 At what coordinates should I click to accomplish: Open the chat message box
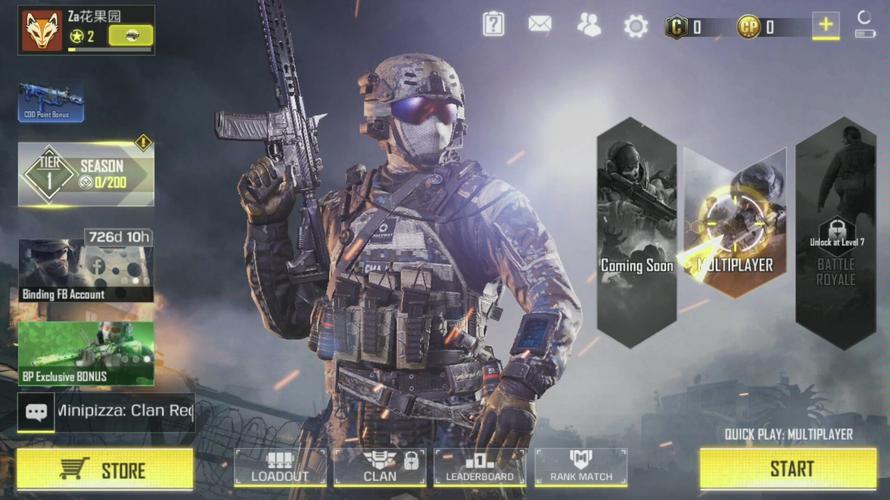coord(106,411)
